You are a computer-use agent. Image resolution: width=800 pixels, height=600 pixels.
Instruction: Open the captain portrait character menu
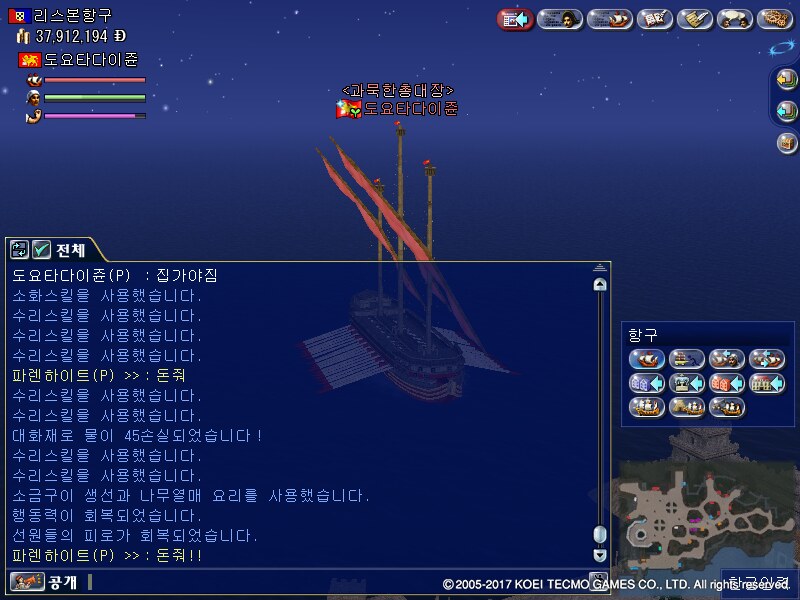(560, 19)
